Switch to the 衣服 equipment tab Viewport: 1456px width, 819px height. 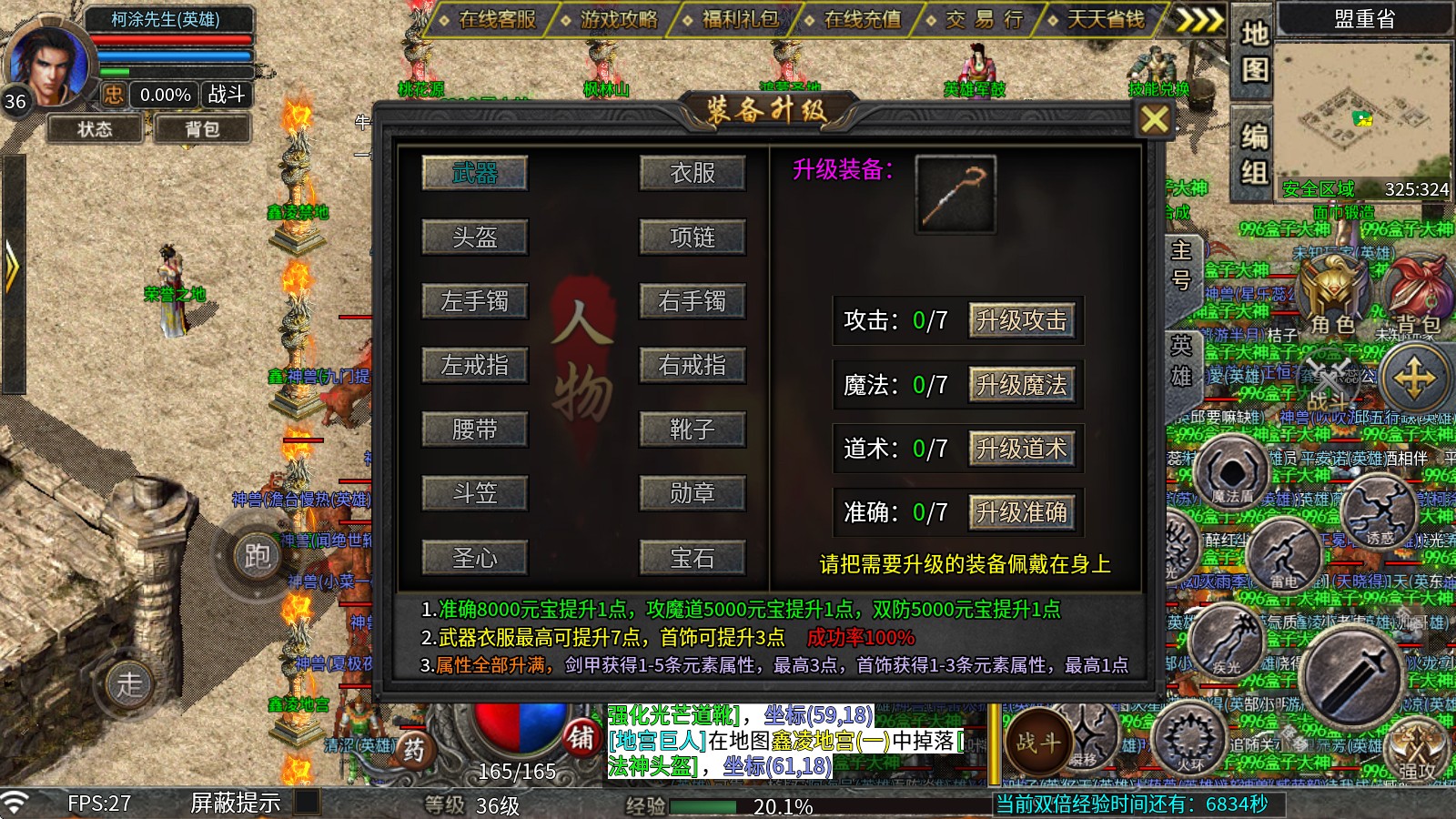[x=693, y=173]
